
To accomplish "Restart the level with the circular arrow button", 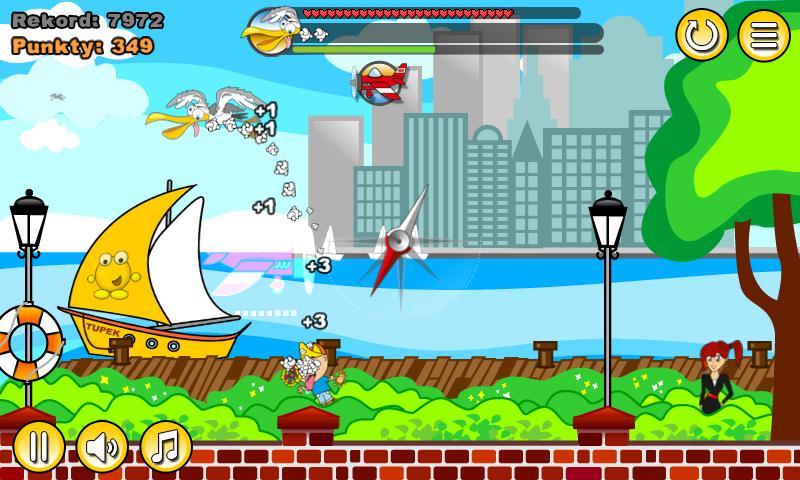I will point(701,36).
